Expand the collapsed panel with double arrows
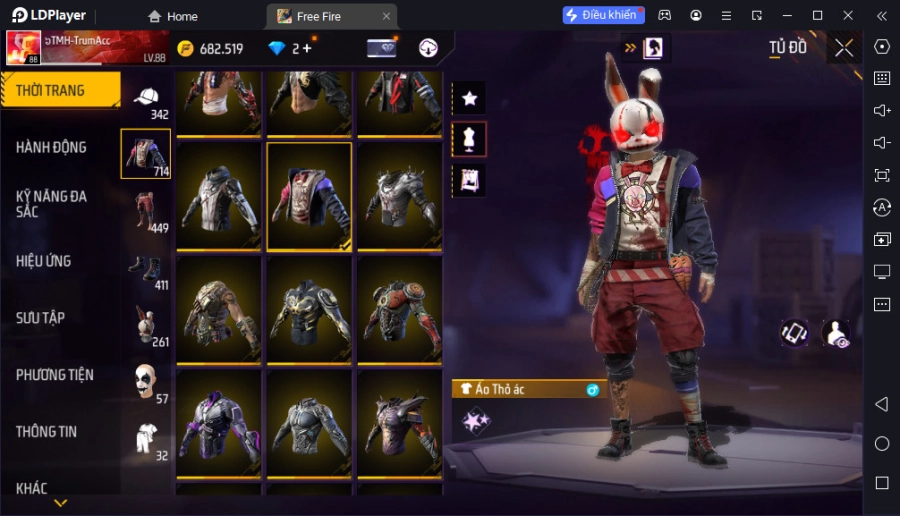 coord(630,47)
